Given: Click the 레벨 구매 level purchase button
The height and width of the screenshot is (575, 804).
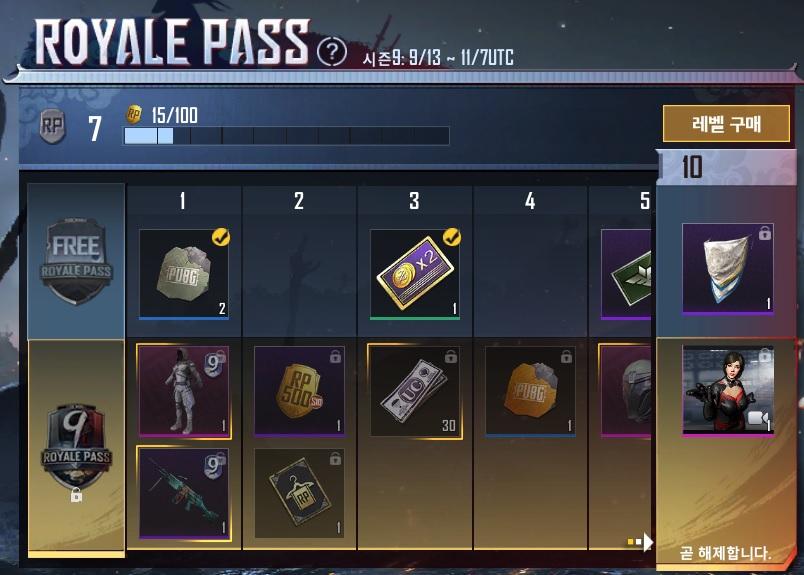Looking at the screenshot, I should (x=726, y=124).
